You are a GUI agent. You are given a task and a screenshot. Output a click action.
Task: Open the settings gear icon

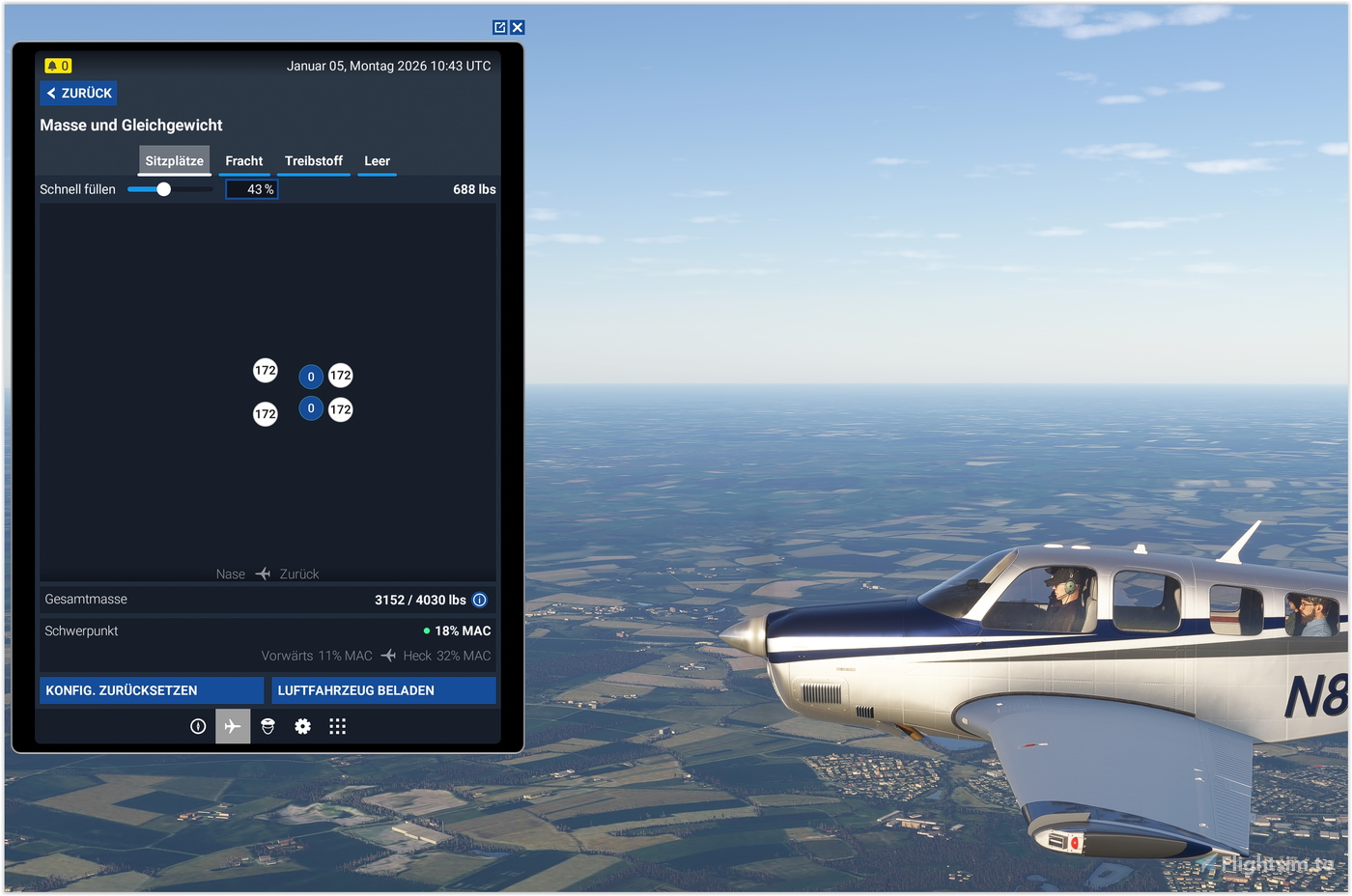click(x=302, y=726)
